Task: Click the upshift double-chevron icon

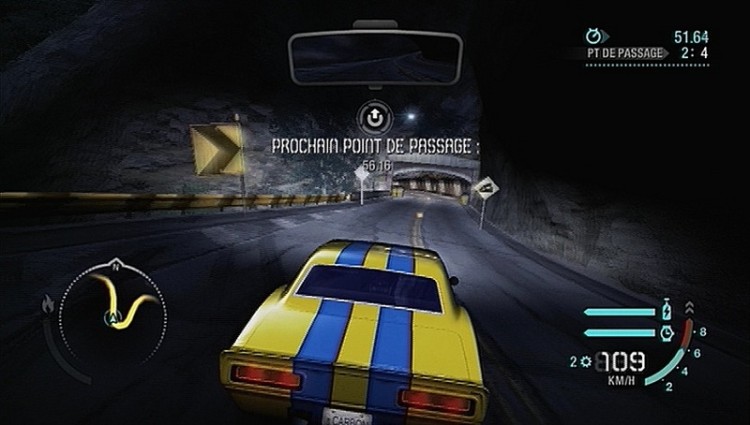Action: (688, 307)
